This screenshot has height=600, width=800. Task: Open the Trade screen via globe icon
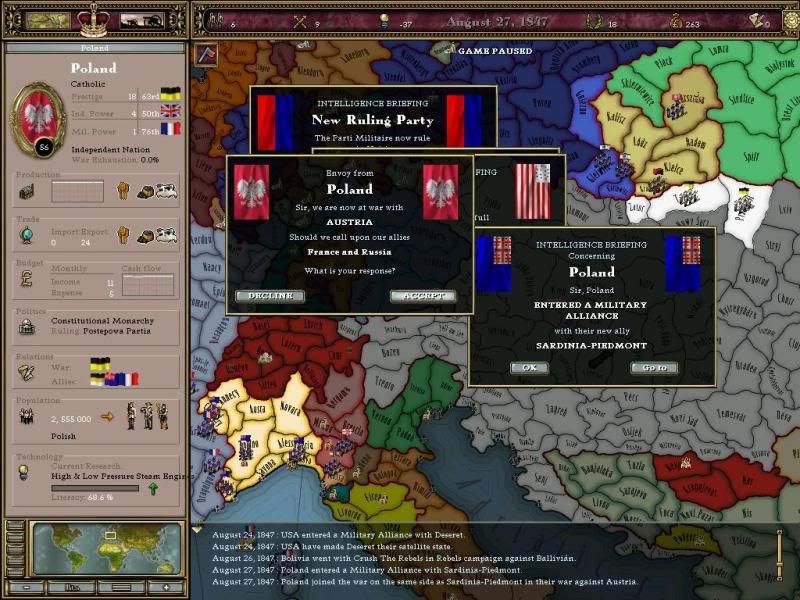coord(26,236)
